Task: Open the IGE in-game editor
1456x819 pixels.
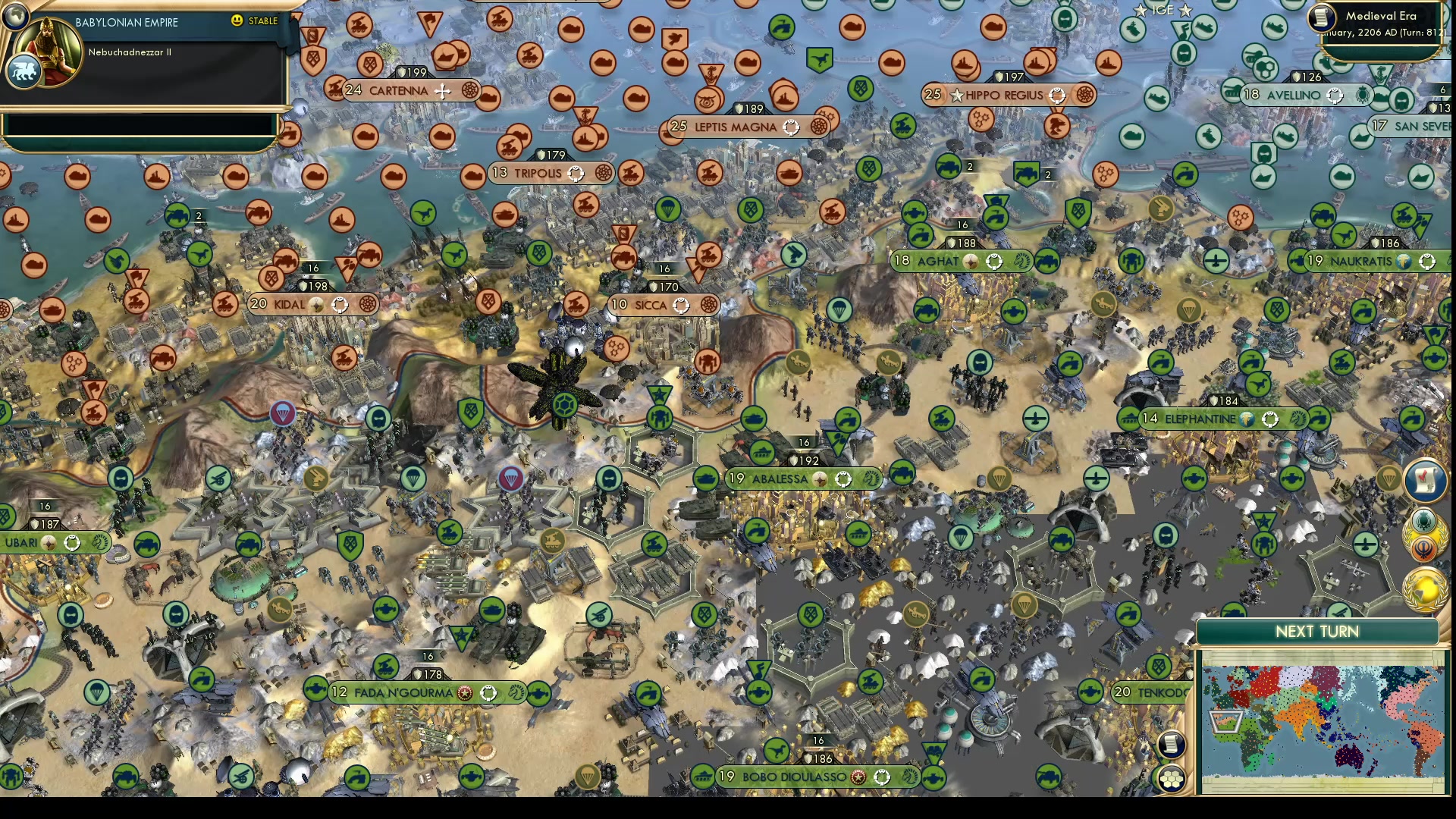Action: 1163,10
